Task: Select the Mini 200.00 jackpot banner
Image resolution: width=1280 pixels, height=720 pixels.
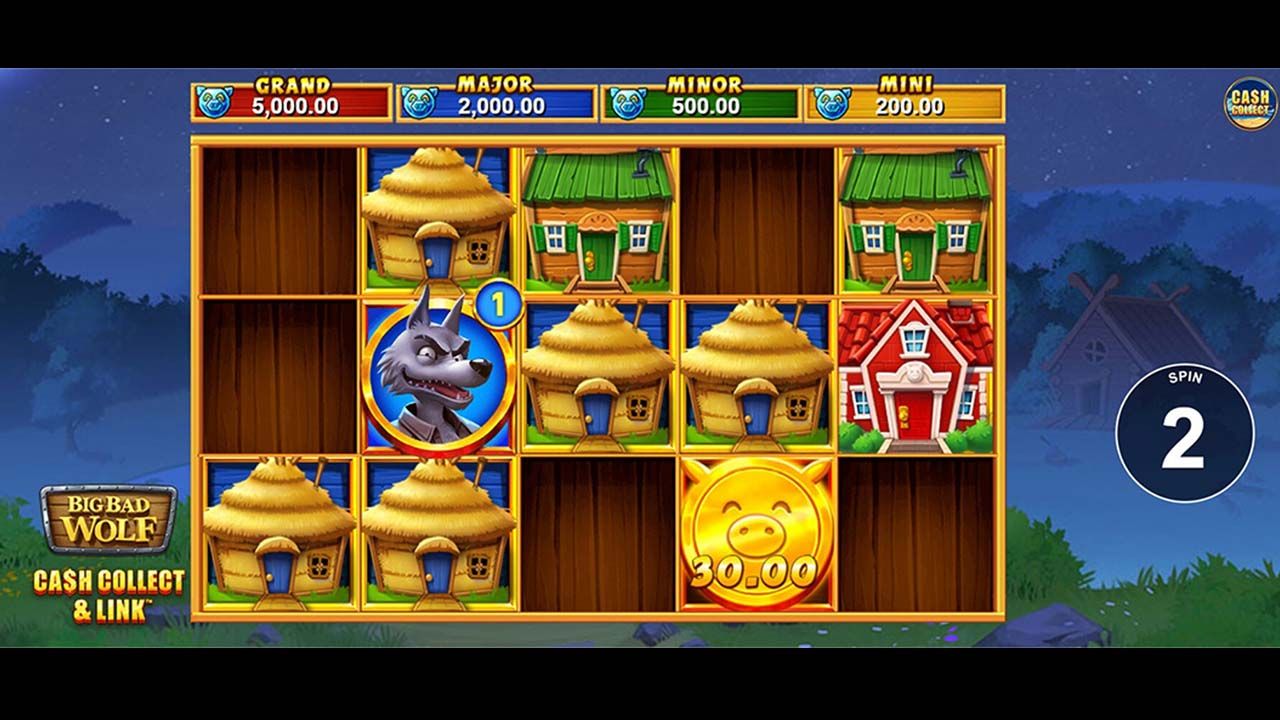Action: [x=900, y=100]
